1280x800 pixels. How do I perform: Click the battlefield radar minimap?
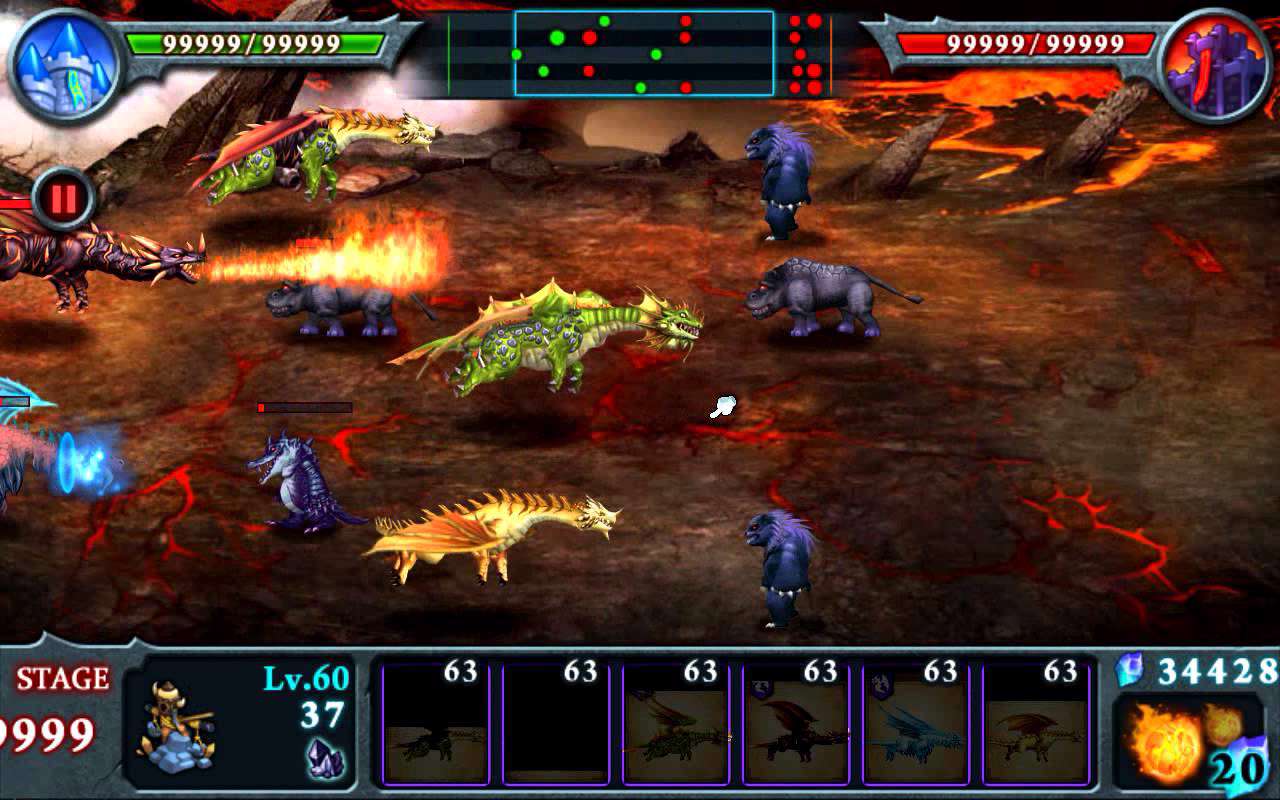(x=644, y=53)
